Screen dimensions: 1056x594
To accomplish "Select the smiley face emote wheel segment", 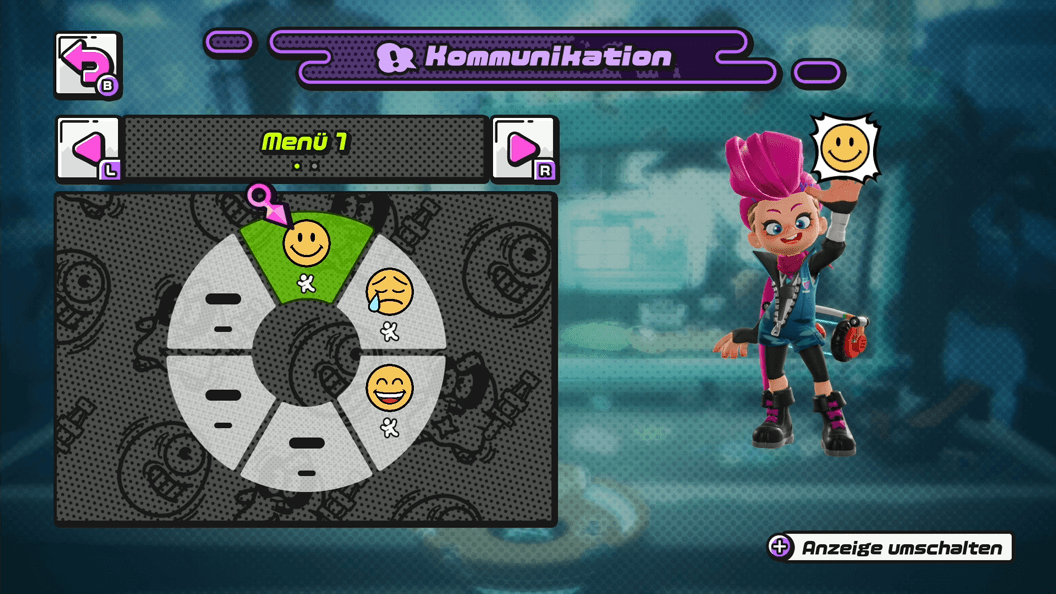I will [306, 254].
